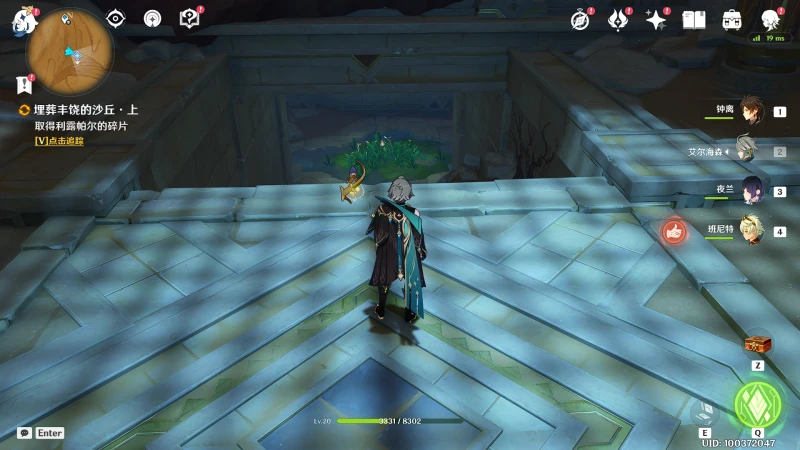Unleash the green elemental burst
This screenshot has width=800, height=450.
click(x=757, y=404)
